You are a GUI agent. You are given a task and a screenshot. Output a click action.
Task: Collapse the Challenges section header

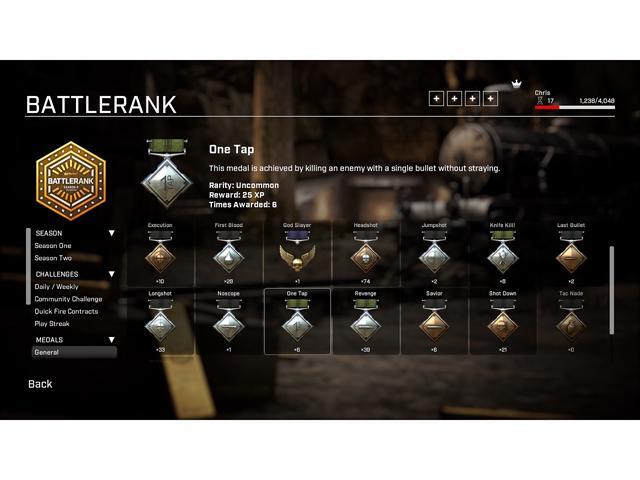pyautogui.click(x=111, y=274)
